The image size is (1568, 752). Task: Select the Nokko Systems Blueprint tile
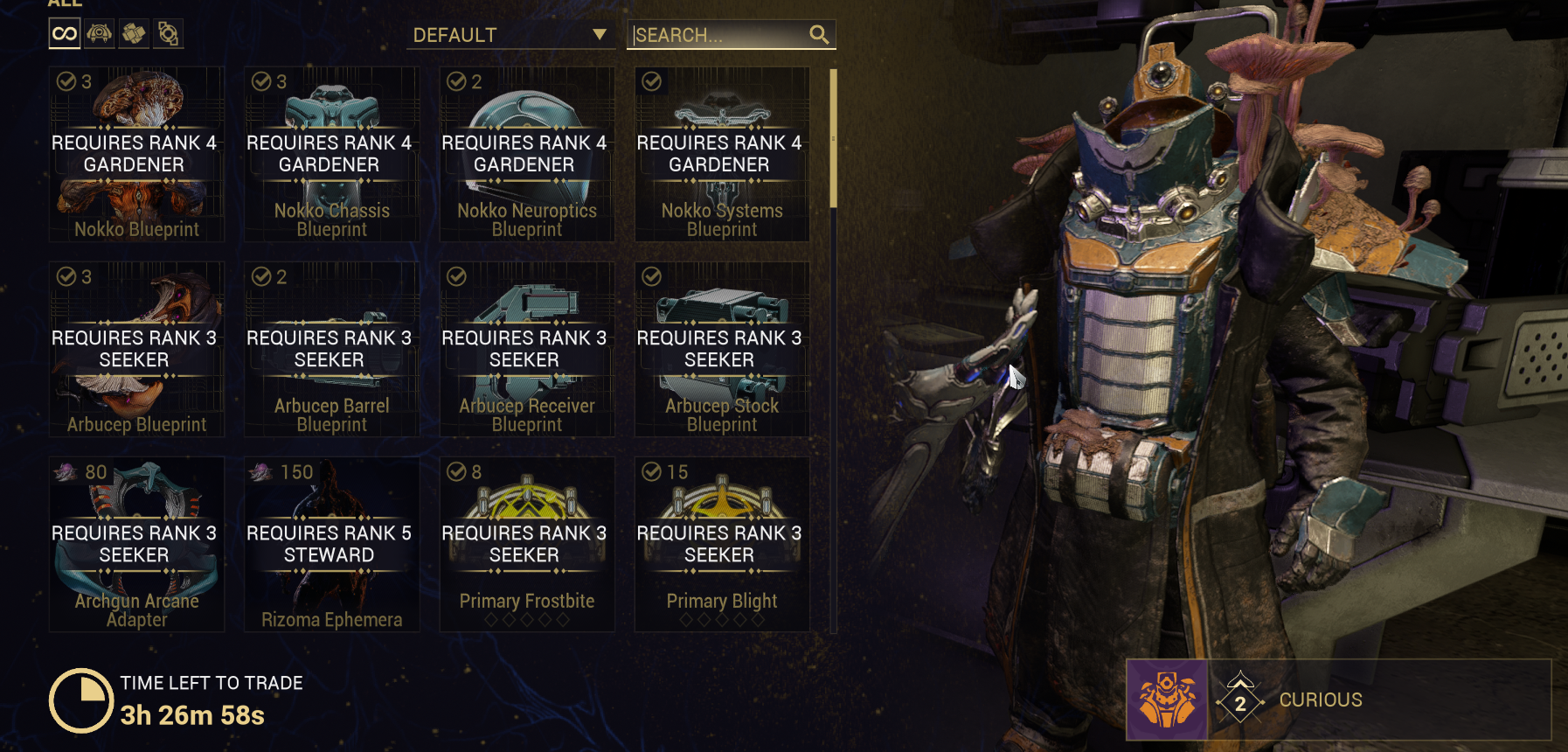point(721,154)
